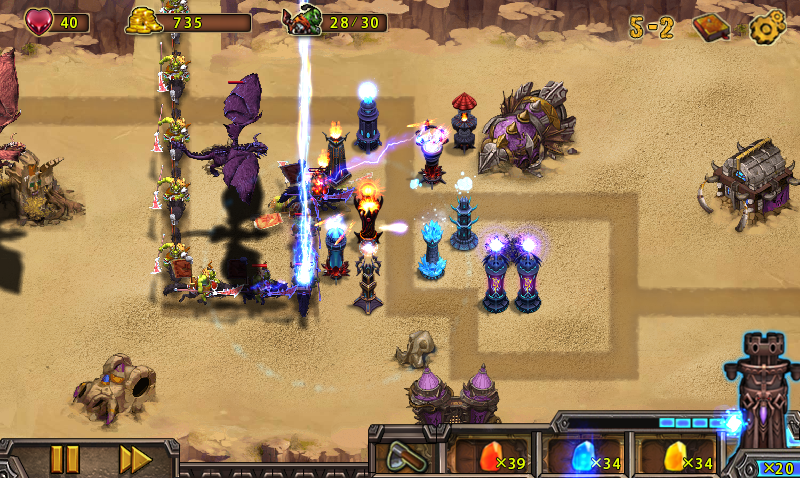The image size is (800, 478).
Task: Toggle fast-forward speed
Action: 134,459
